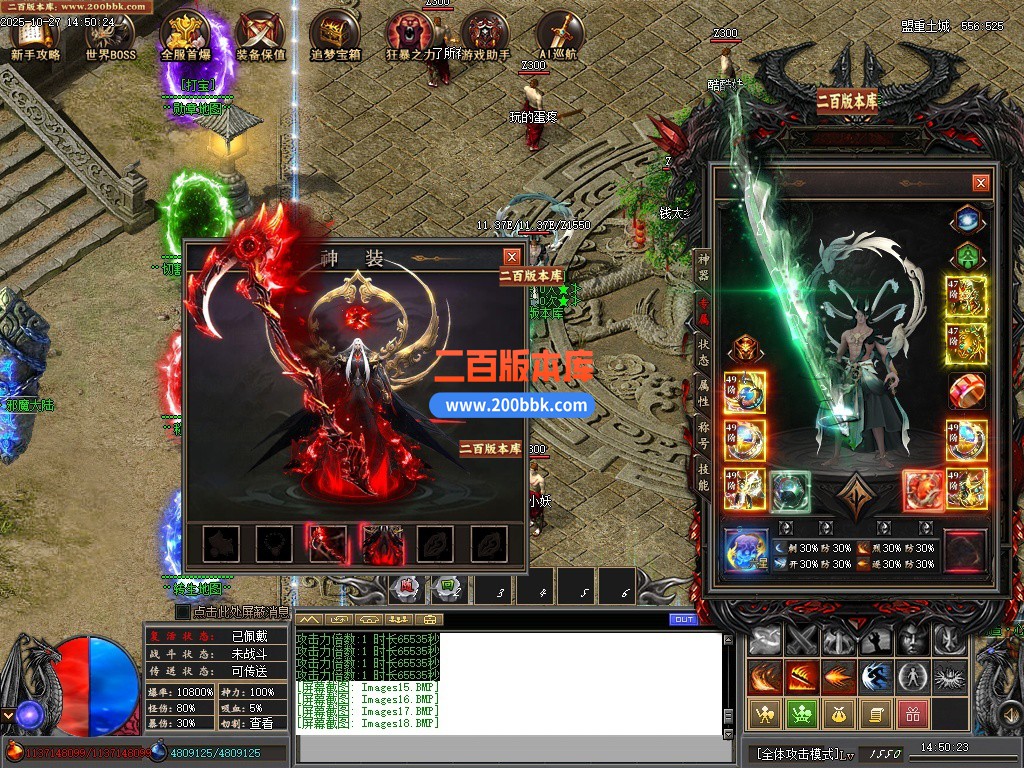The width and height of the screenshot is (1024, 768).
Task: Open the 技能 skills tab
Action: pyautogui.click(x=703, y=478)
